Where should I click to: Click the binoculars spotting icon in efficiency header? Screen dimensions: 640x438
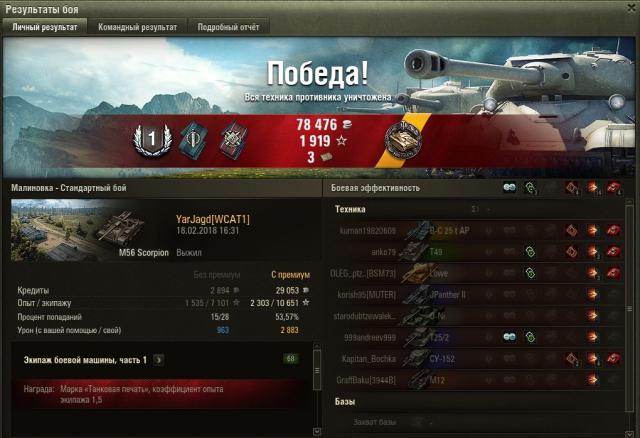point(510,187)
